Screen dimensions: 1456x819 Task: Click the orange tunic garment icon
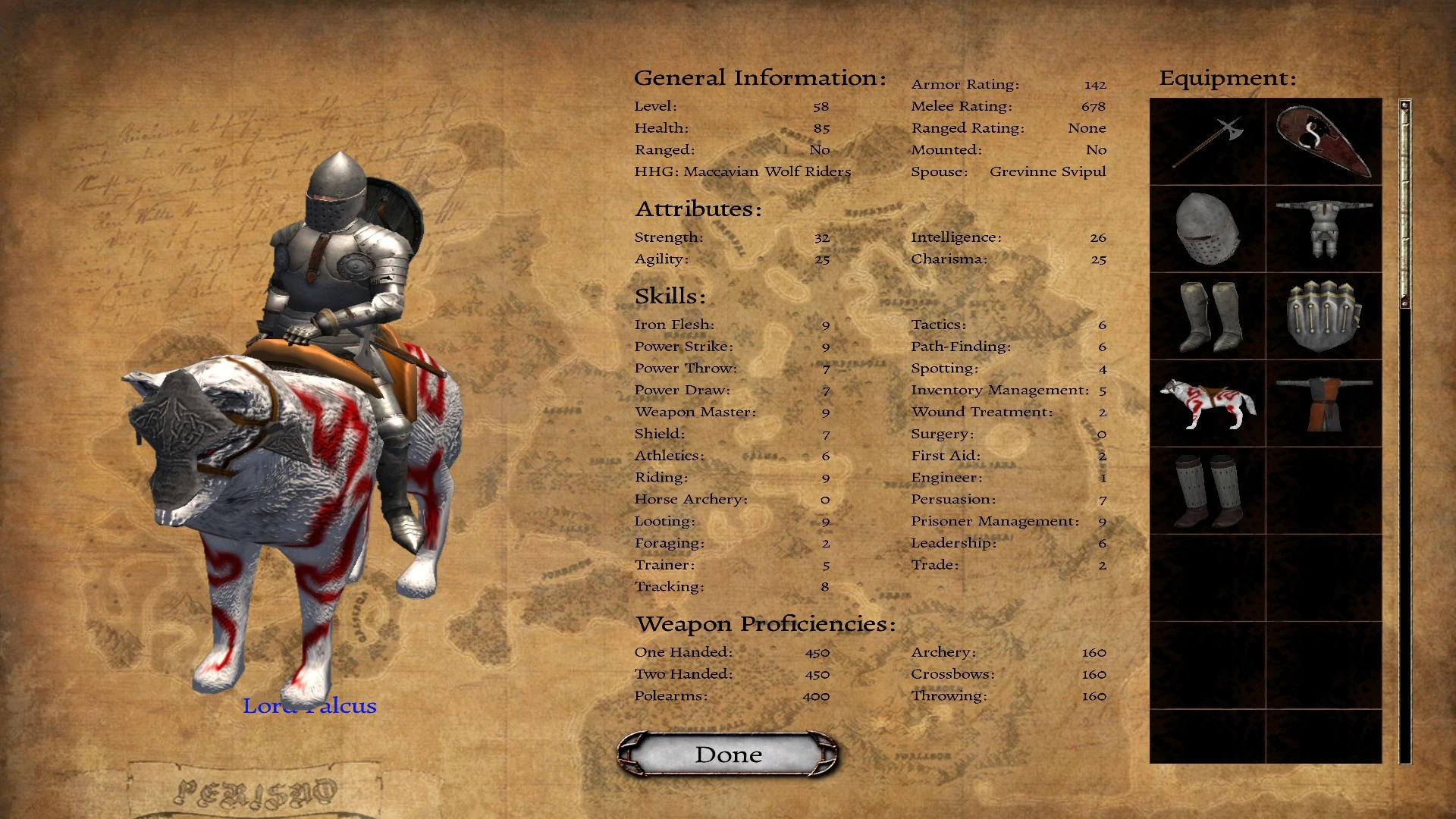1323,403
